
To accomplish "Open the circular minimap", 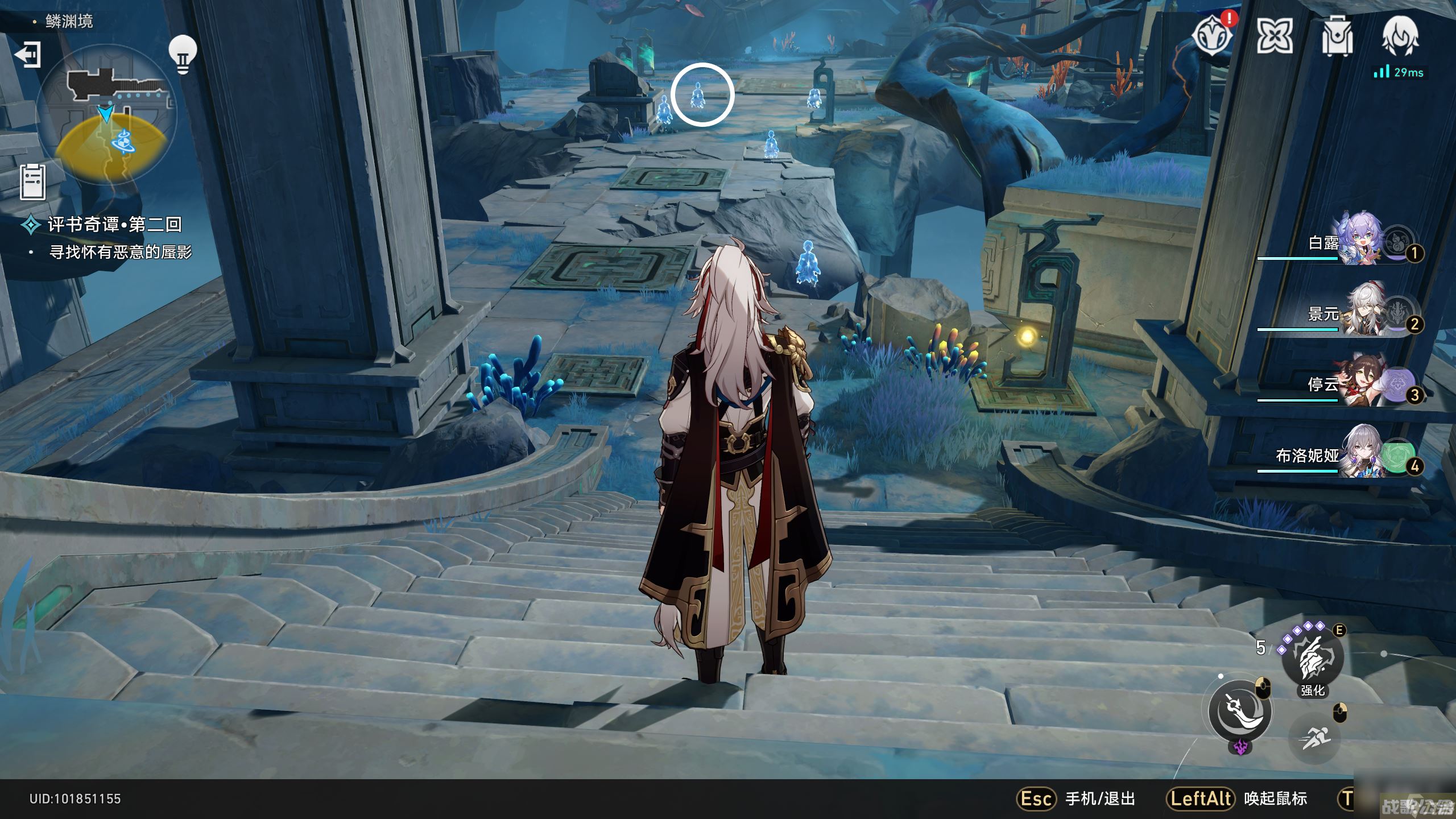I will tap(107, 115).
